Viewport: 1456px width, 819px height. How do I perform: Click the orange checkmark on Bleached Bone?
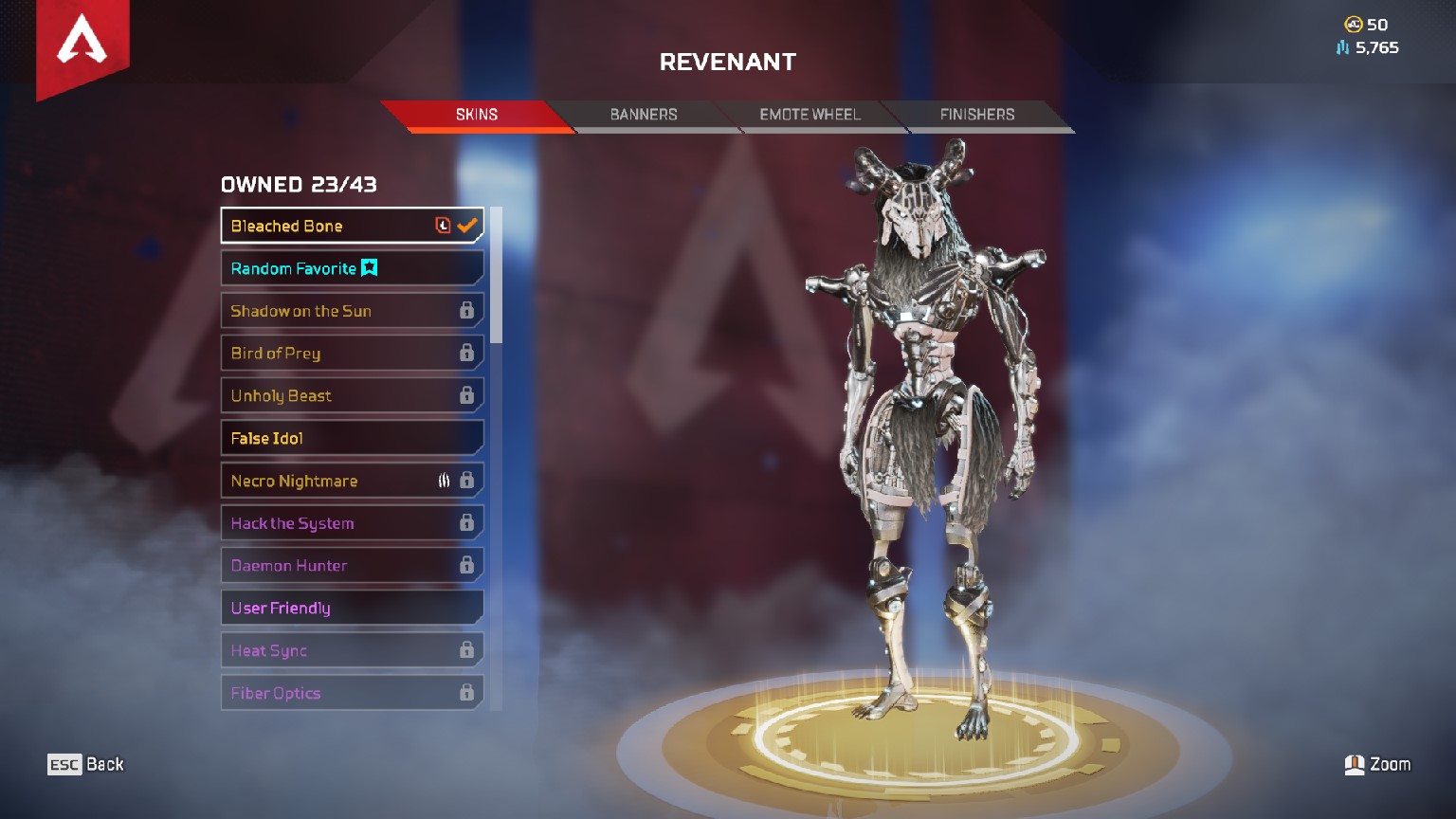pyautogui.click(x=465, y=225)
